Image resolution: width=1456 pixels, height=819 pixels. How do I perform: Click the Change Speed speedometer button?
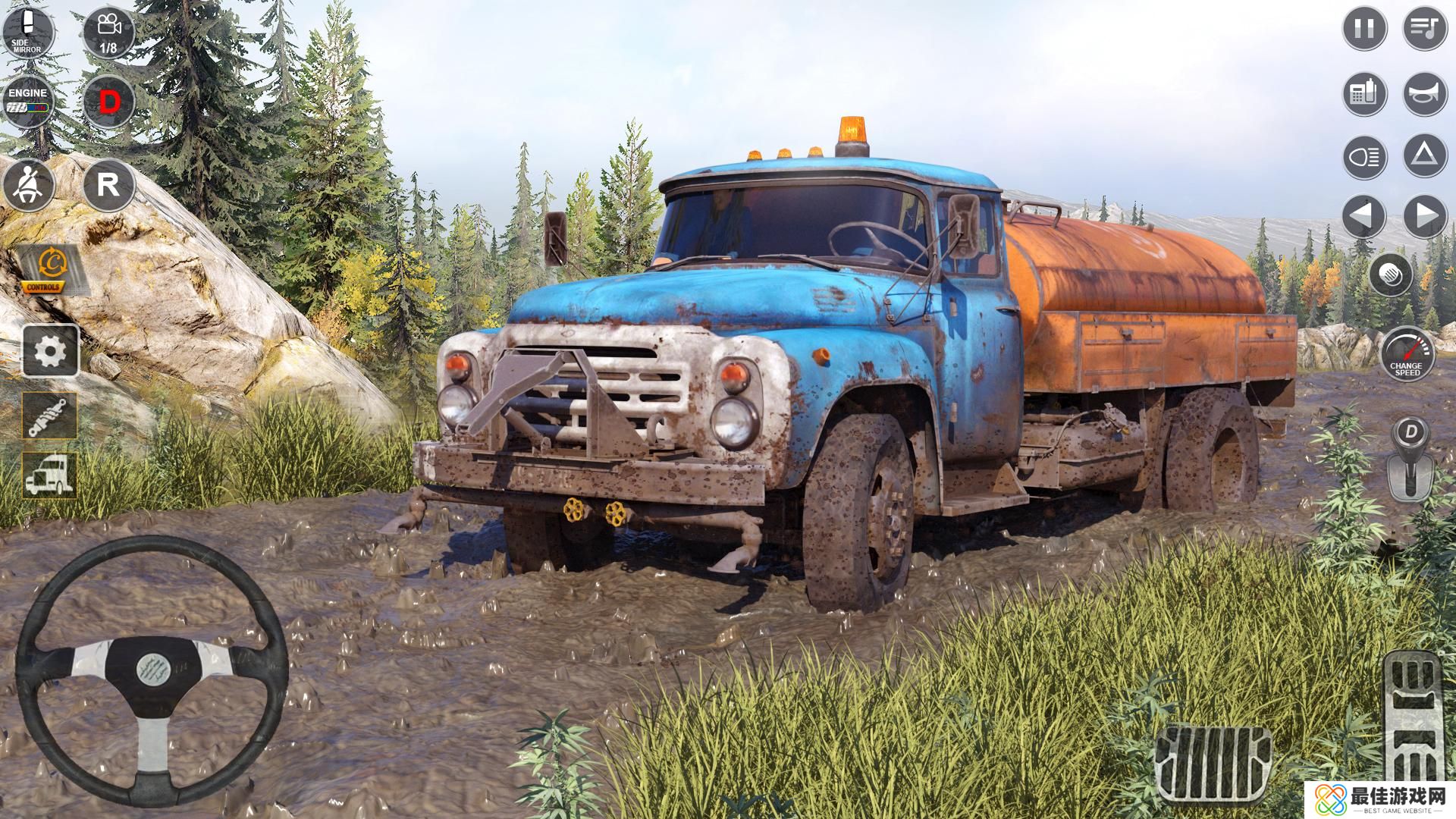(1407, 354)
